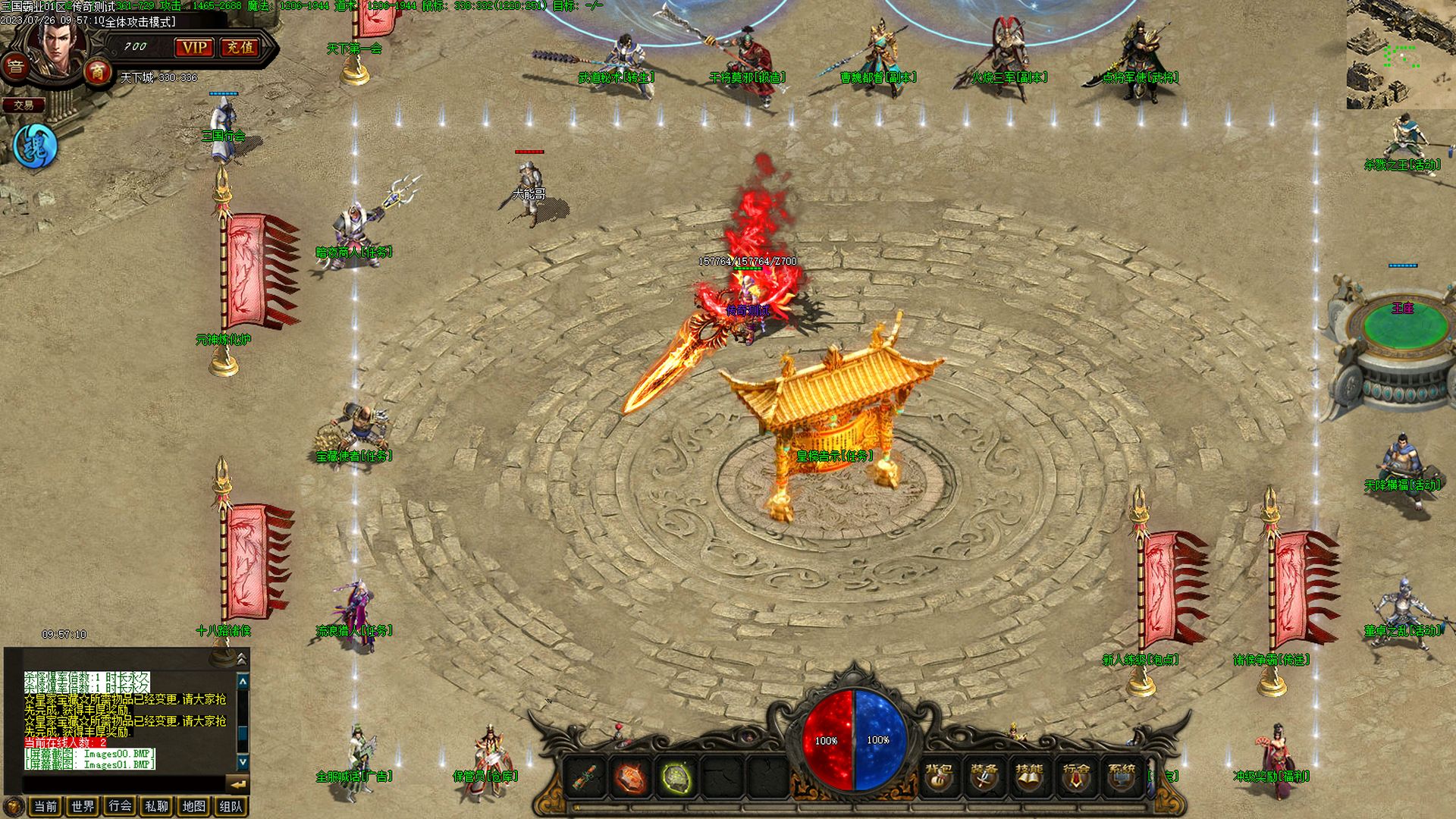The width and height of the screenshot is (1456, 819).
Task: Open the 行会 guild panel in the bottom bar
Action: 1075,777
